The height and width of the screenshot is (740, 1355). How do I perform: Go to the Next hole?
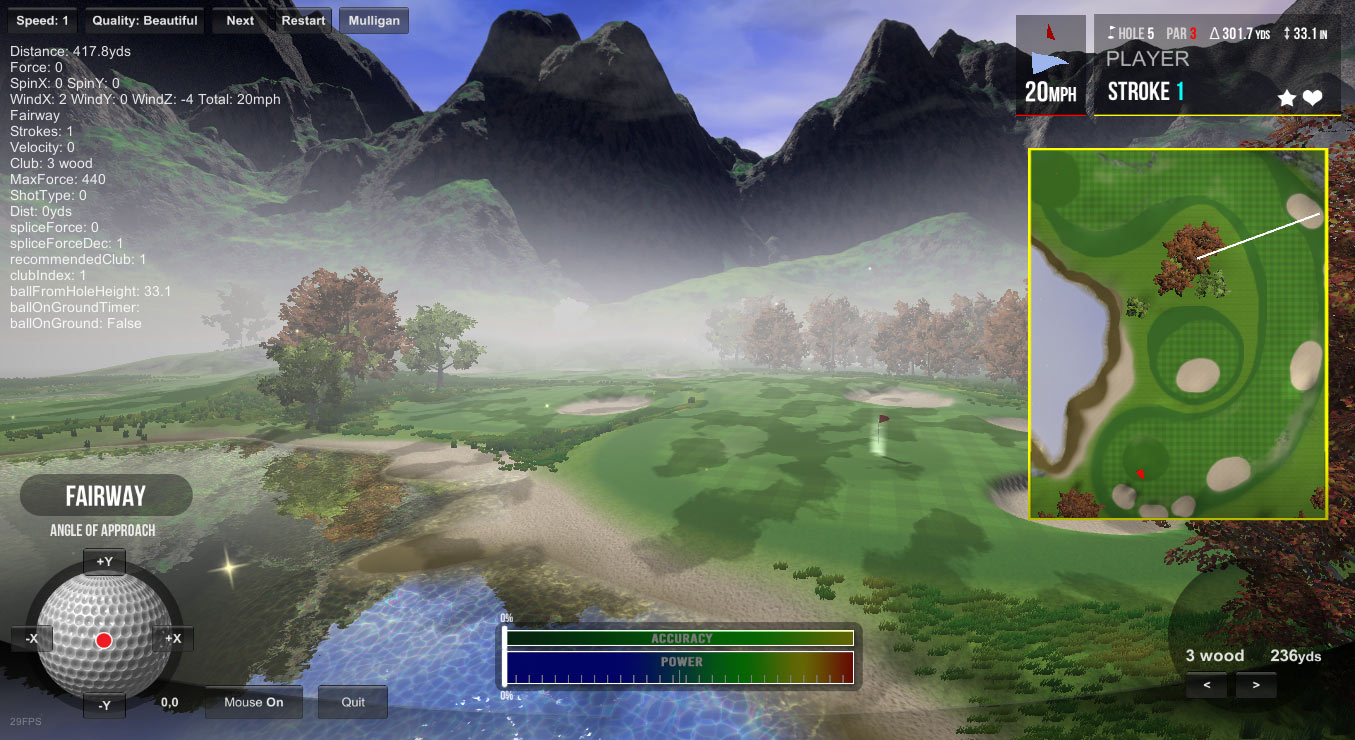[240, 21]
